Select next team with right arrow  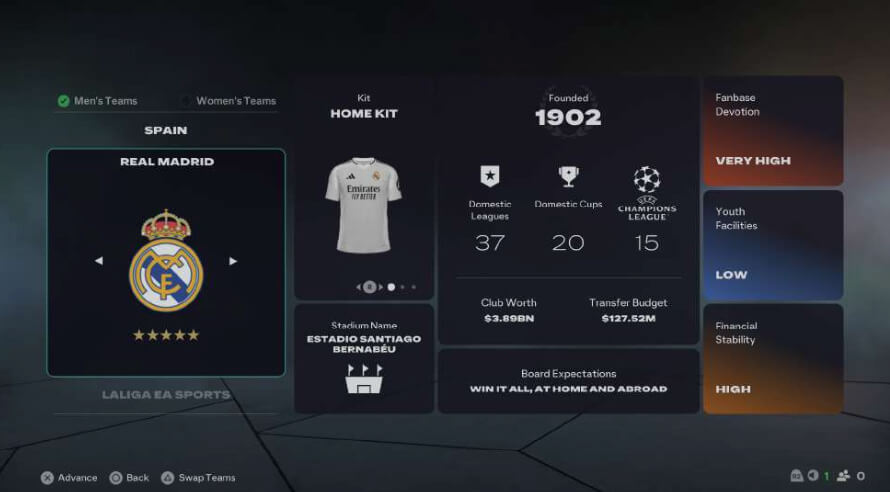click(x=233, y=261)
